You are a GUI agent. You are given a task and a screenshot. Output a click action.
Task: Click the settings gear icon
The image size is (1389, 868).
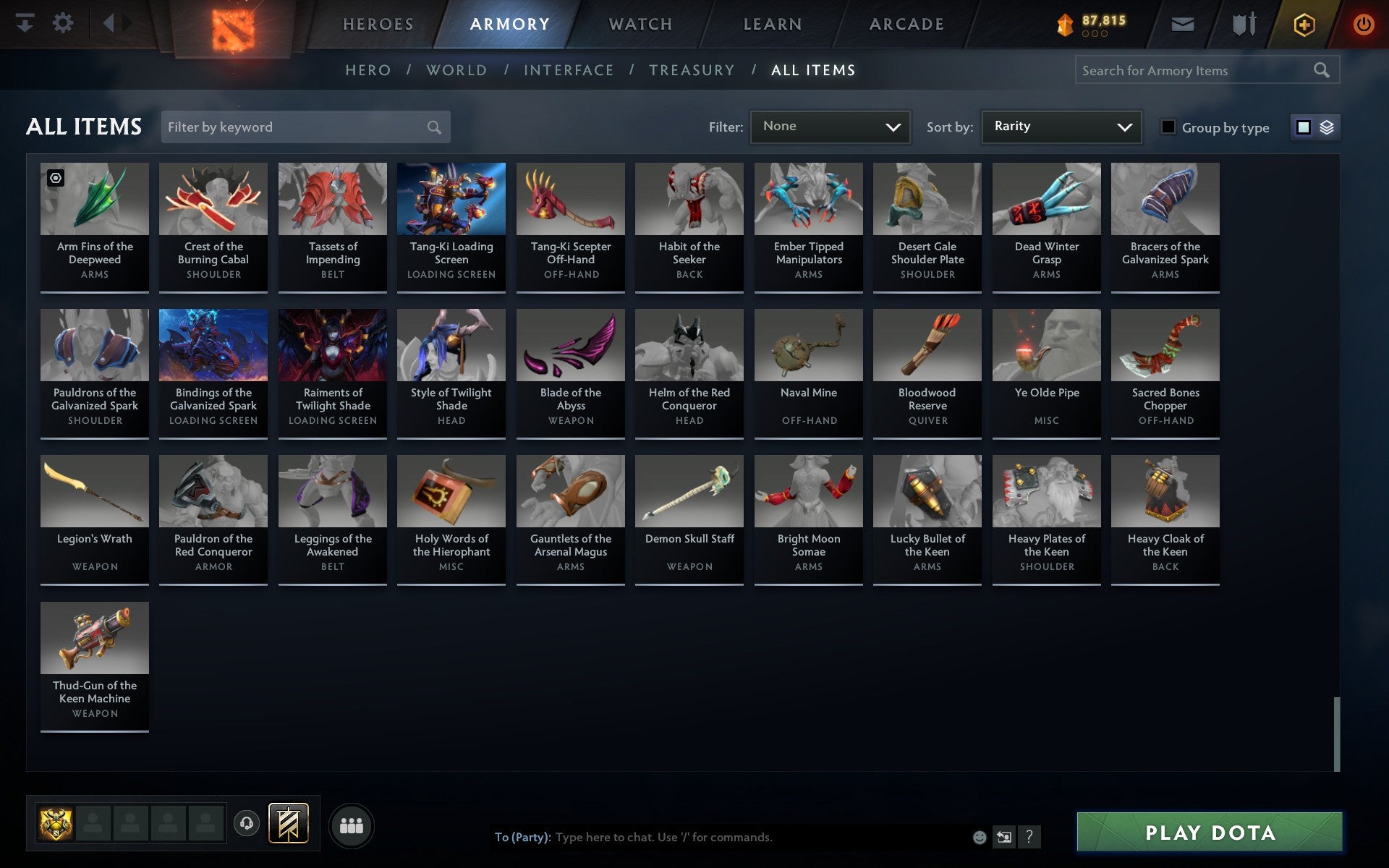coord(64,23)
